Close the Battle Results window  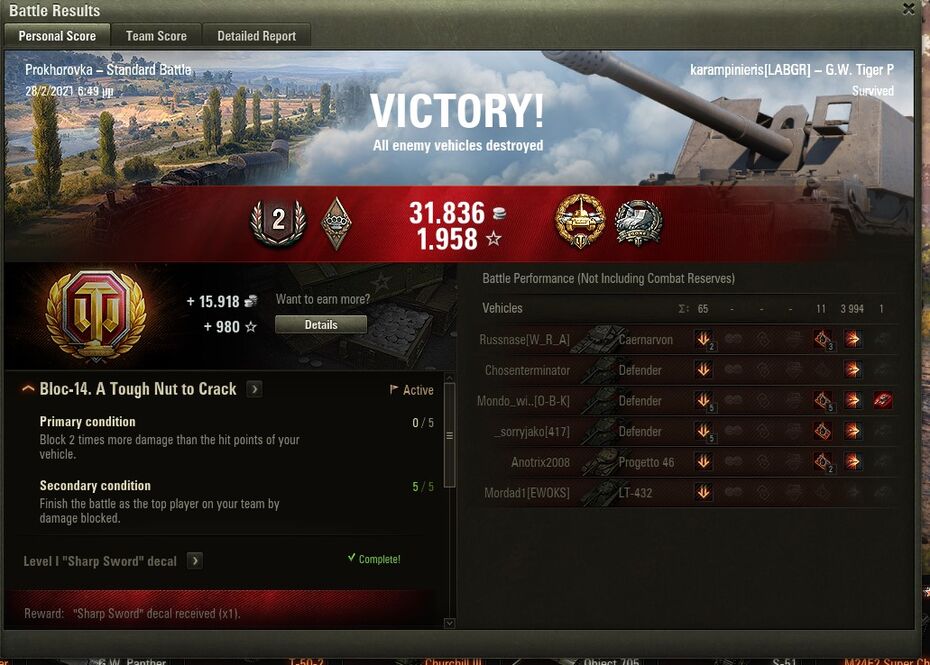tap(908, 9)
